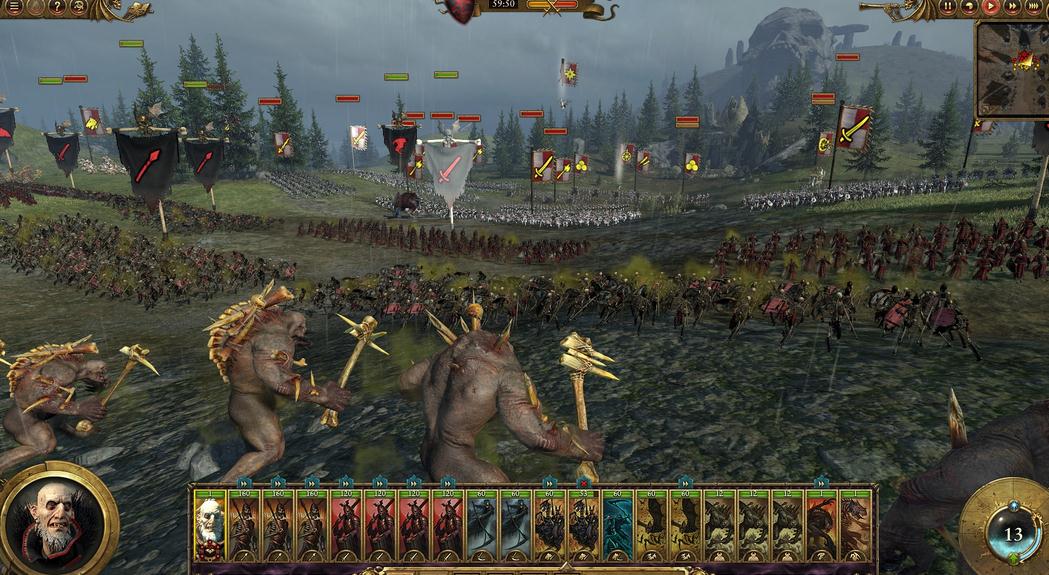The height and width of the screenshot is (575, 1049).
Task: Set battle to fast forward speed
Action: tap(1012, 7)
